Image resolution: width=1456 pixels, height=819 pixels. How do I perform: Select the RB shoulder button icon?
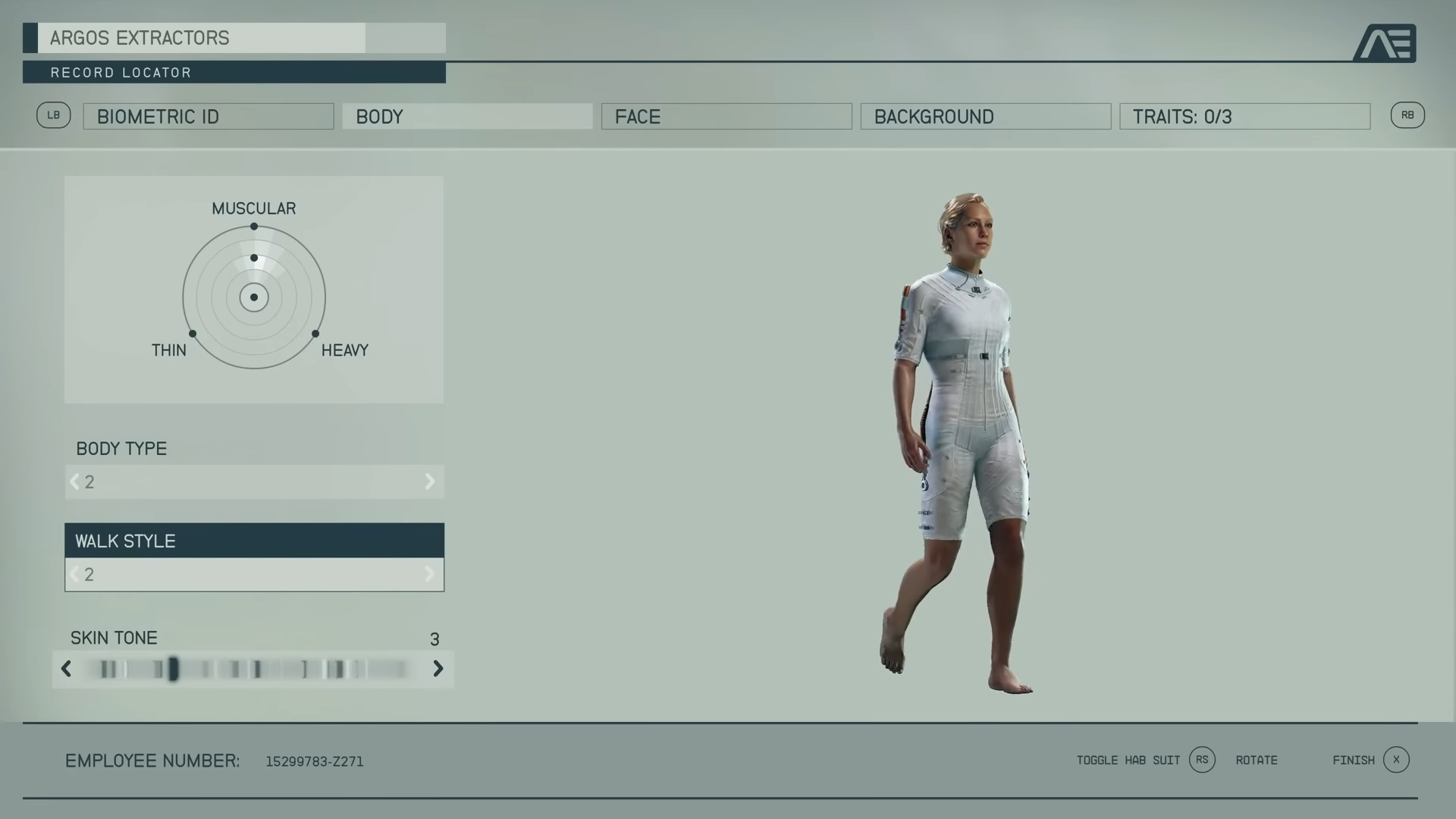[1408, 115]
